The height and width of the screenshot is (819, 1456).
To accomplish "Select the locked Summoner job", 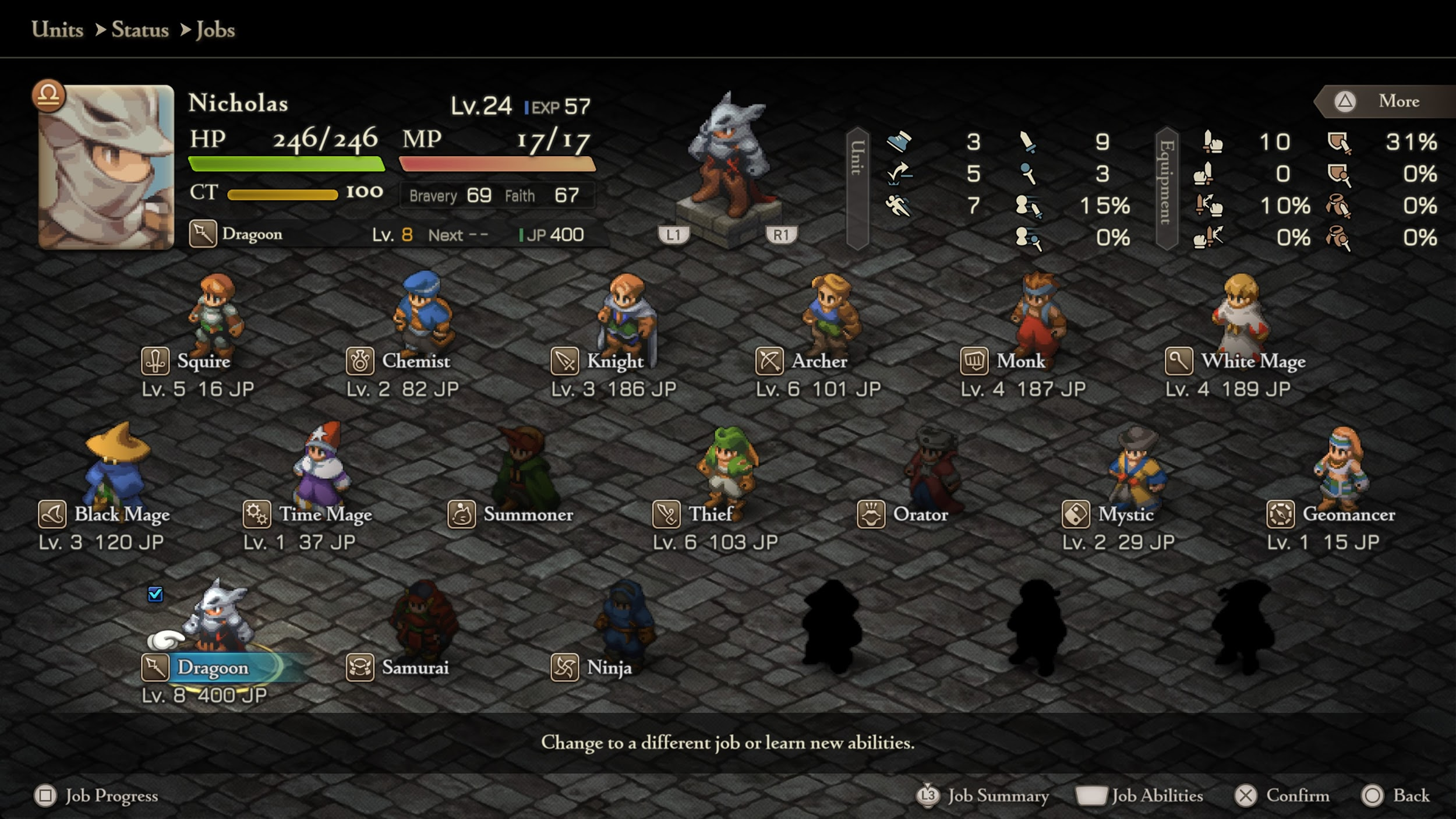I will [527, 514].
